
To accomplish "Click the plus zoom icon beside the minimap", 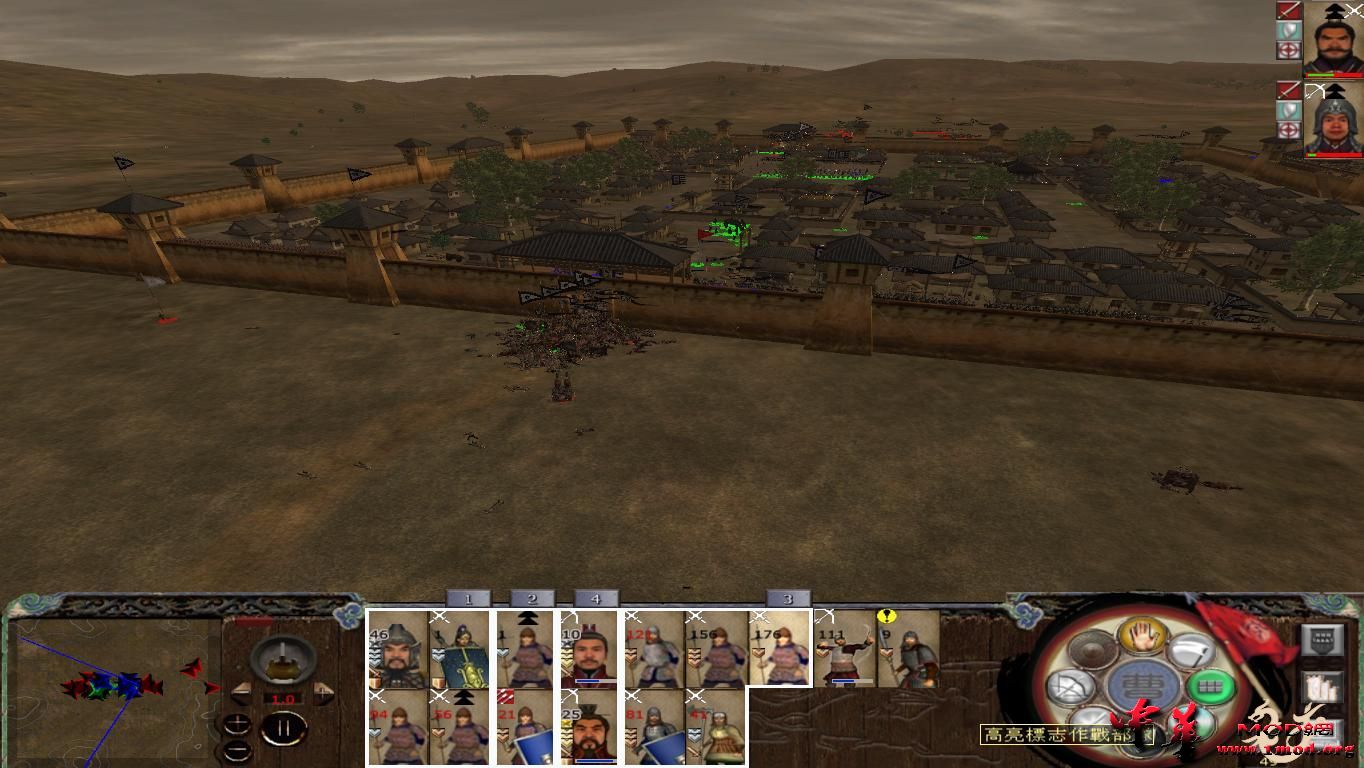I will [238, 722].
